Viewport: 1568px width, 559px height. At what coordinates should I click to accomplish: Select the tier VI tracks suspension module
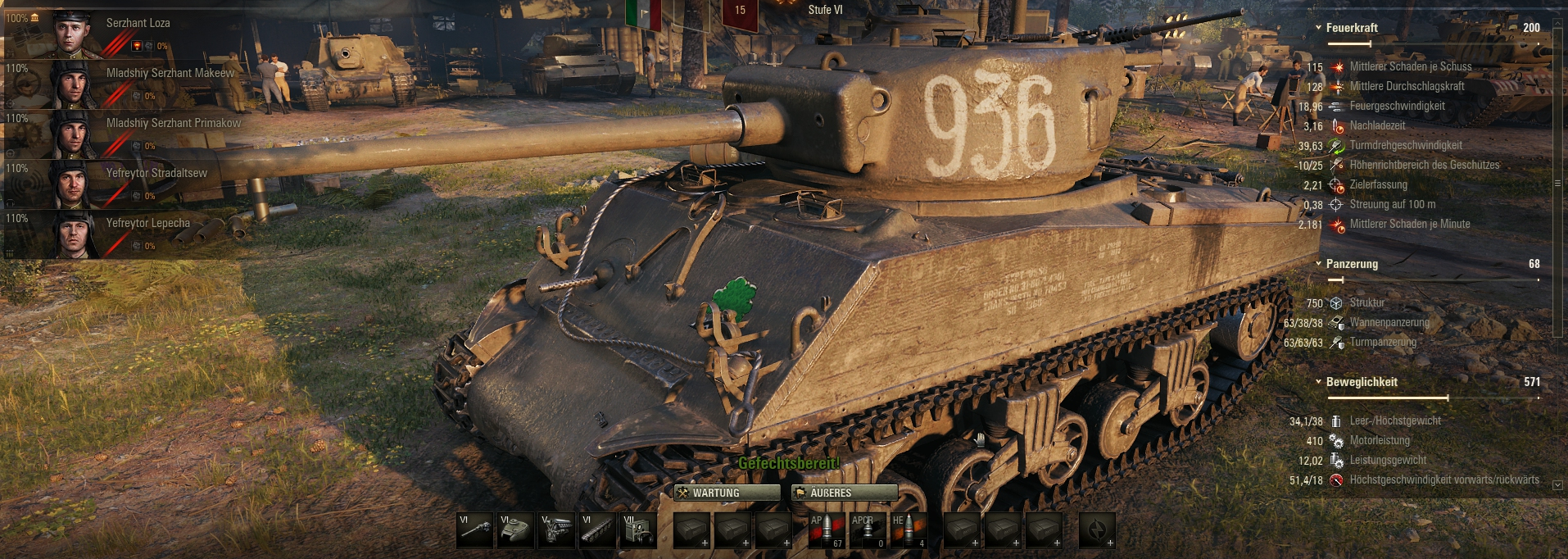coord(598,530)
